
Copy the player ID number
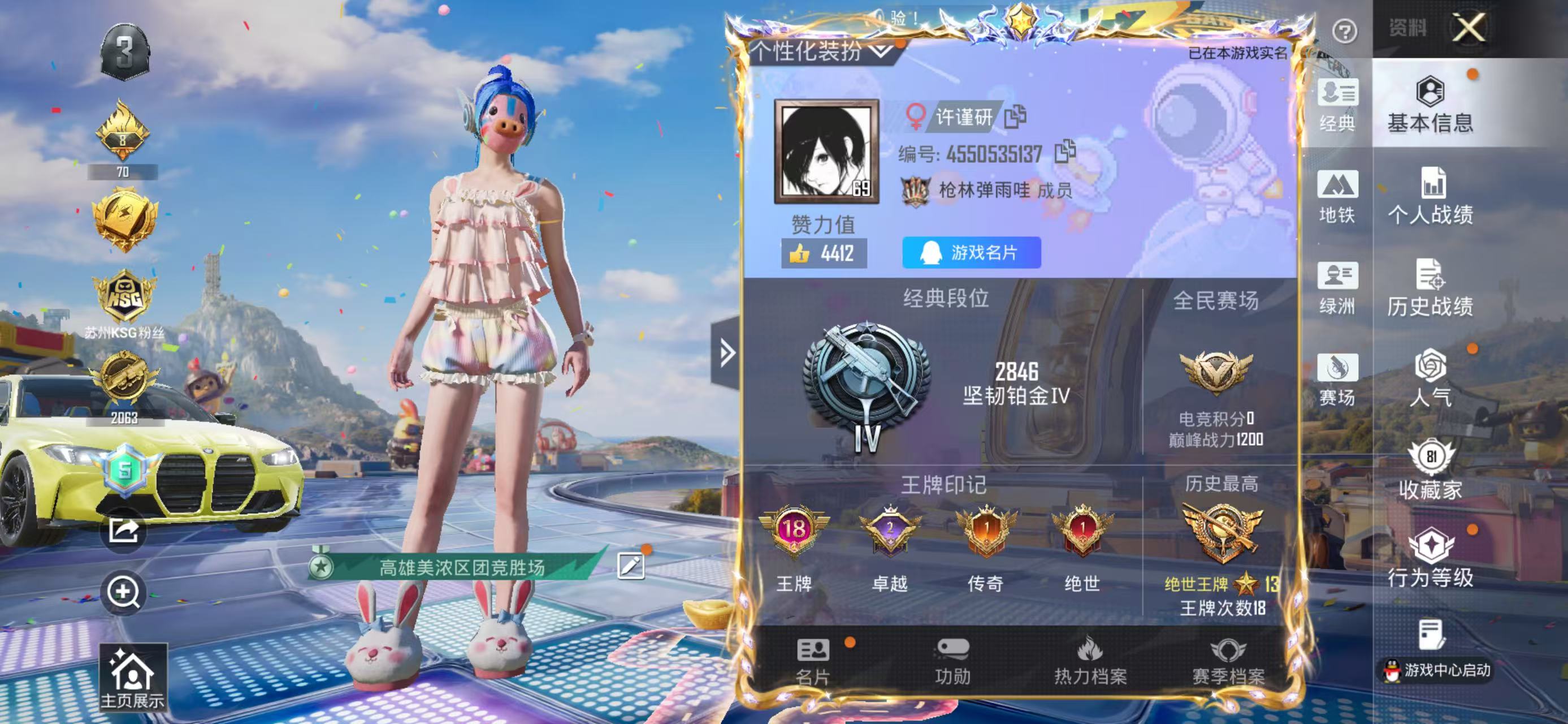[1064, 152]
